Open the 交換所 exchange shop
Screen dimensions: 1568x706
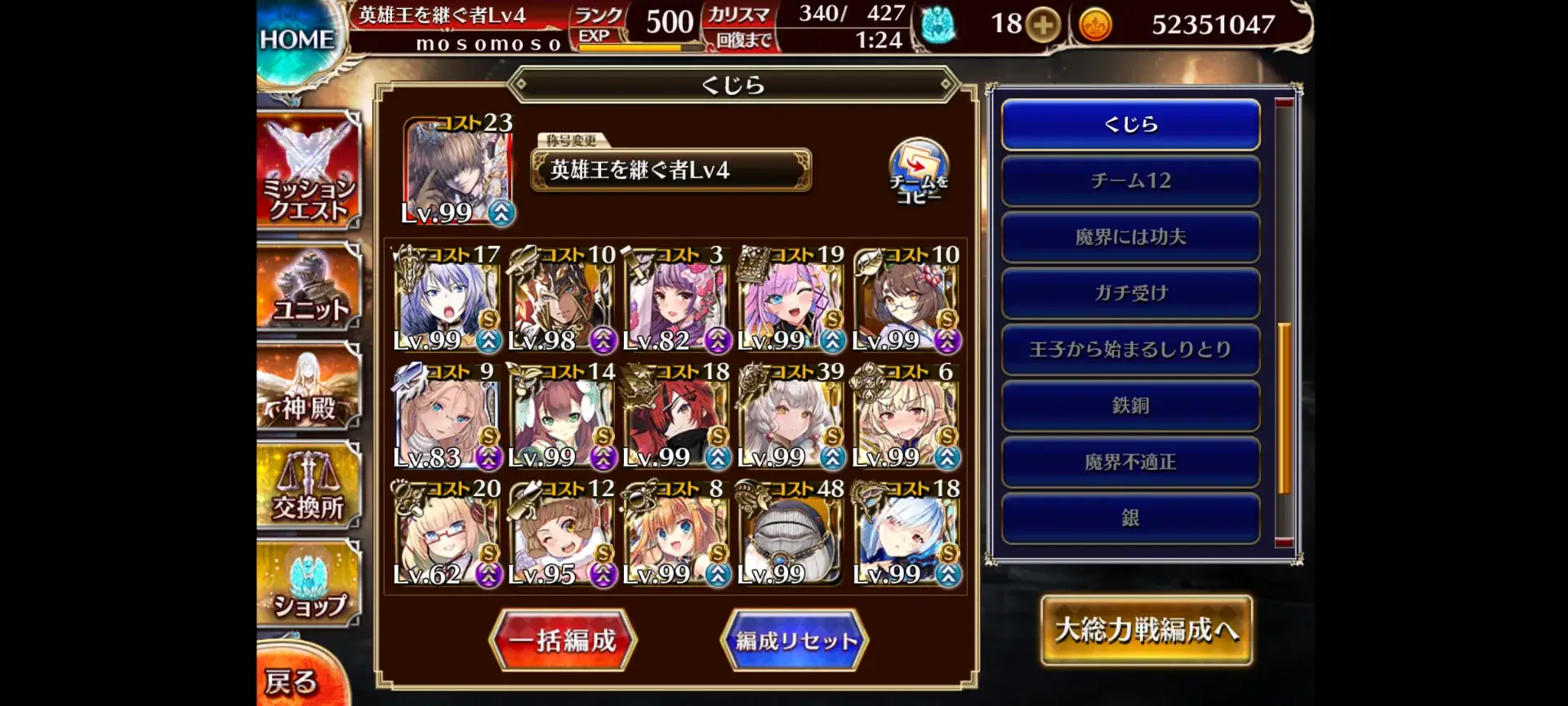309,488
